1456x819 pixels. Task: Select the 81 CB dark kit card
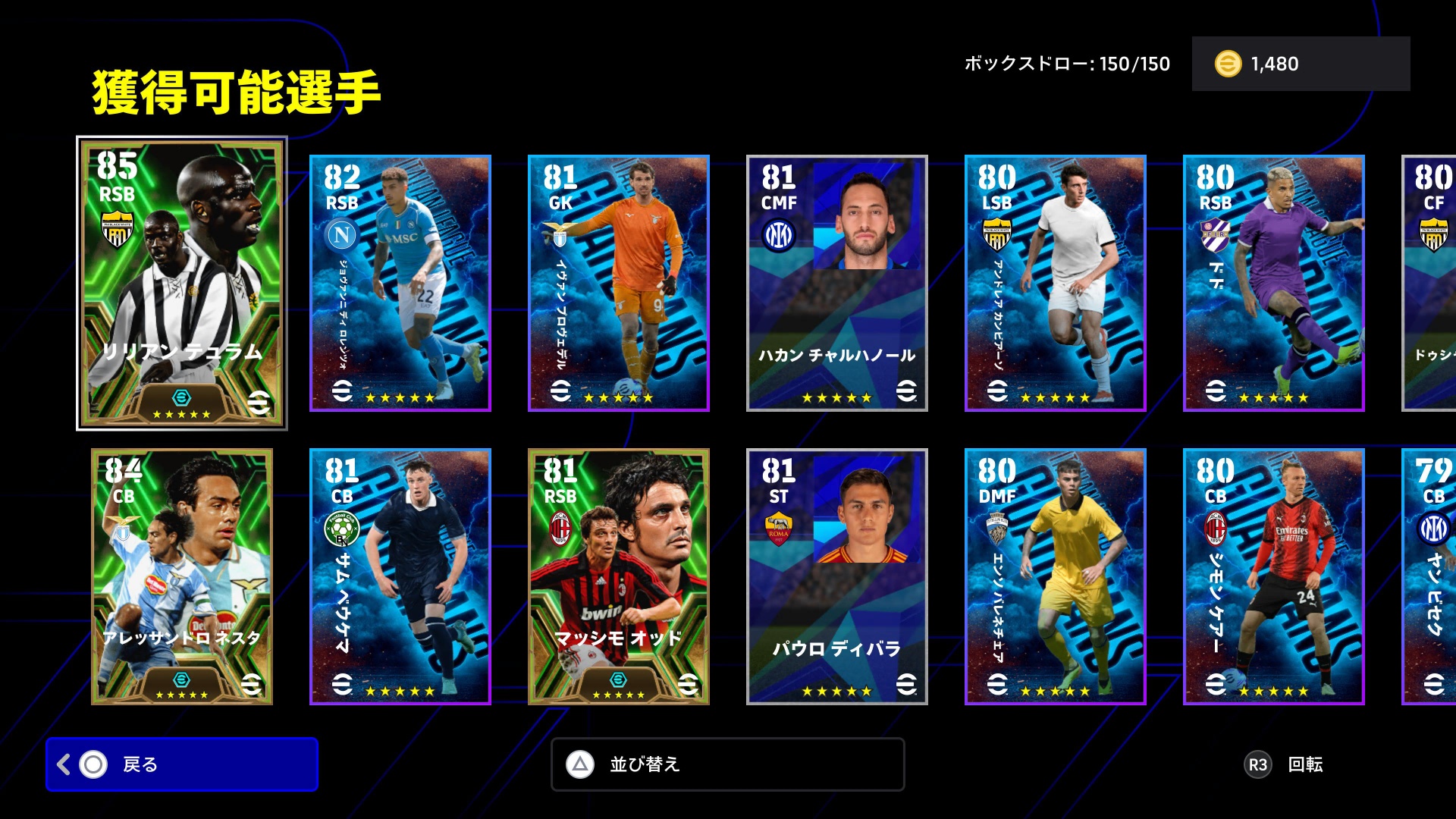(400, 576)
